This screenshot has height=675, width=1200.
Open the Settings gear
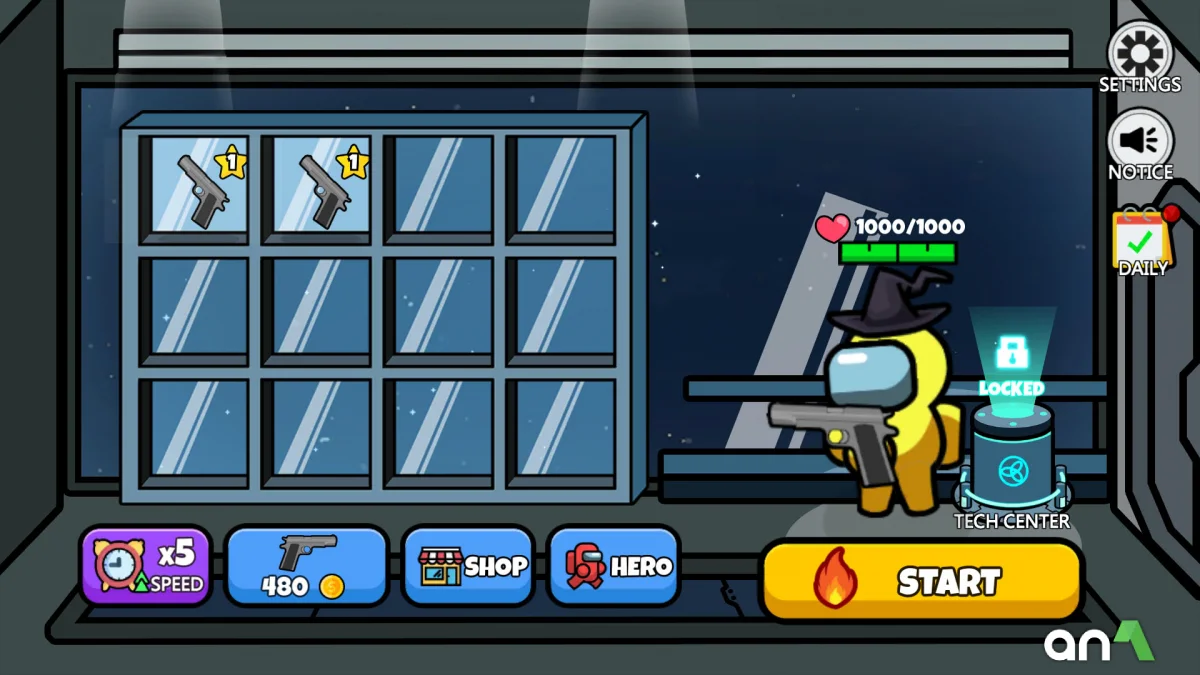click(1140, 54)
